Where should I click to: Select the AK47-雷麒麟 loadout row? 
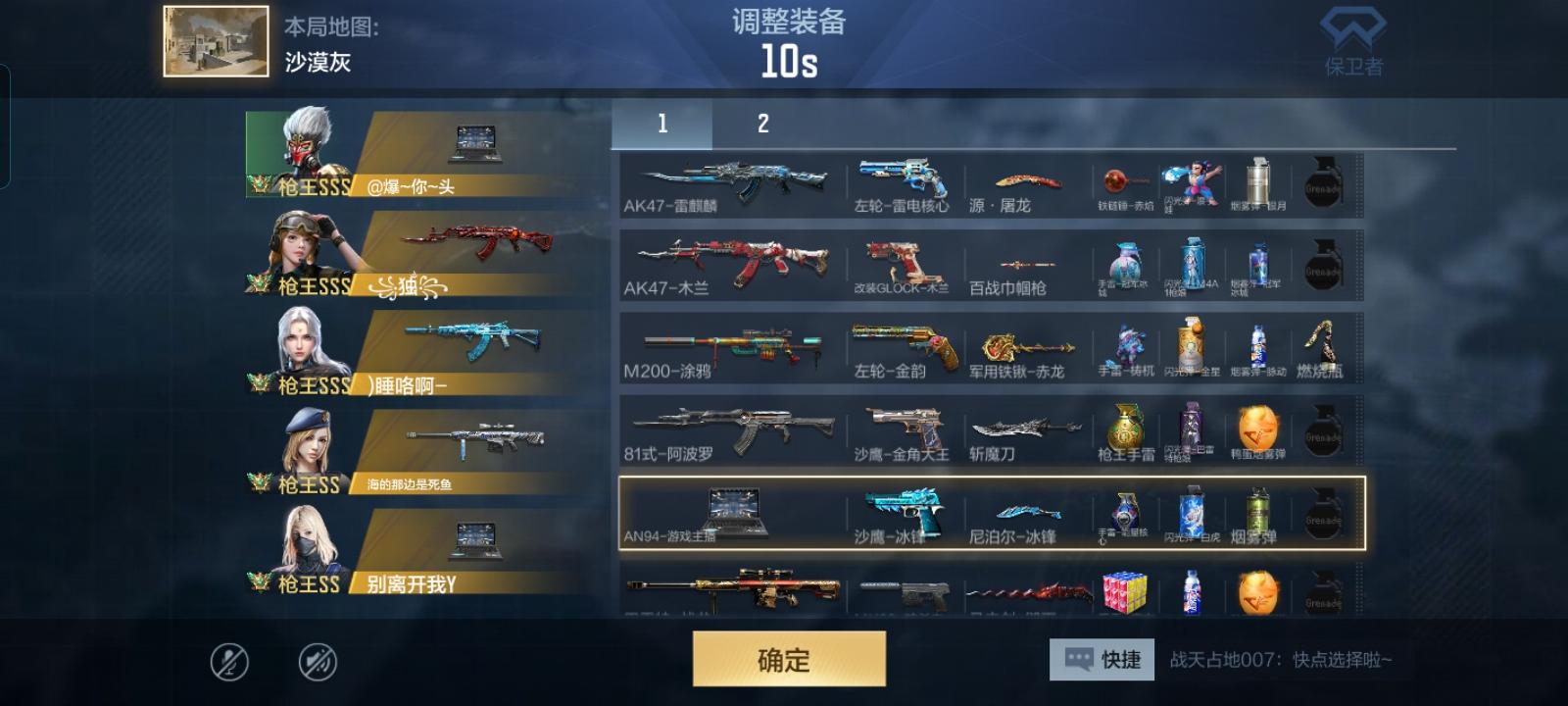(735, 181)
